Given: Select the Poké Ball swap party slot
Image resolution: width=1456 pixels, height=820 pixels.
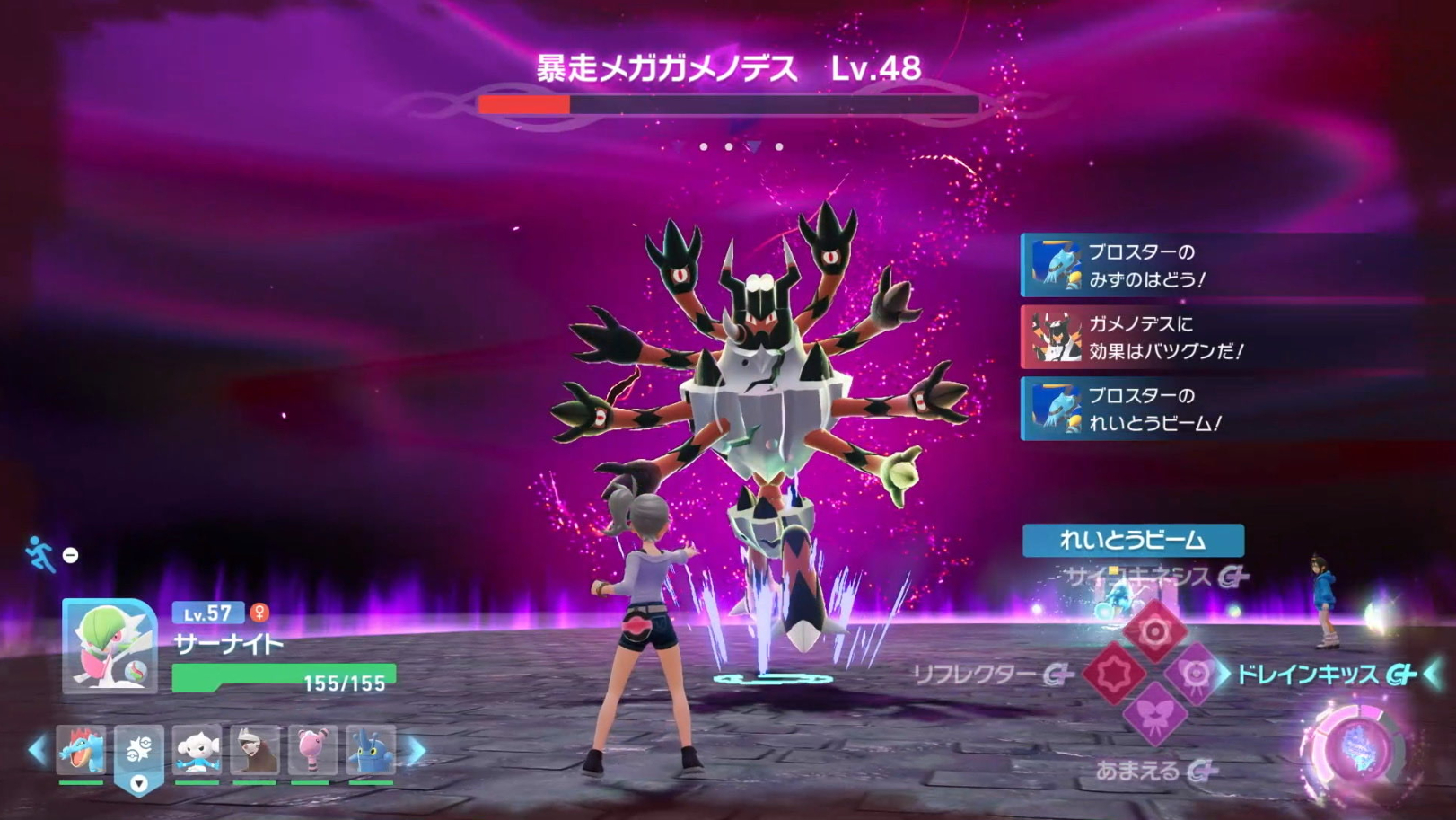Looking at the screenshot, I should (x=139, y=751).
